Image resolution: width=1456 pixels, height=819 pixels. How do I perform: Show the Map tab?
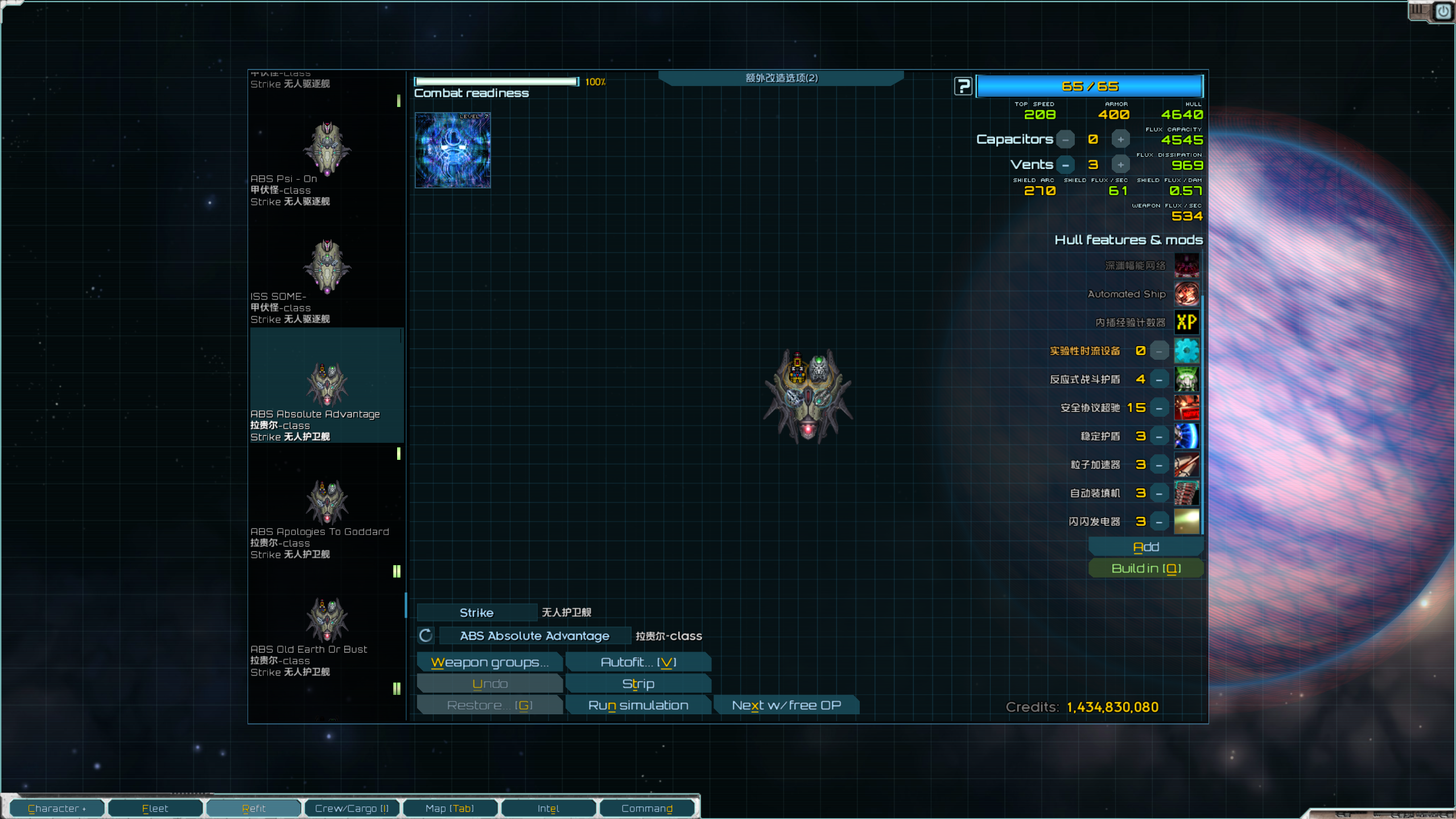pyautogui.click(x=449, y=808)
